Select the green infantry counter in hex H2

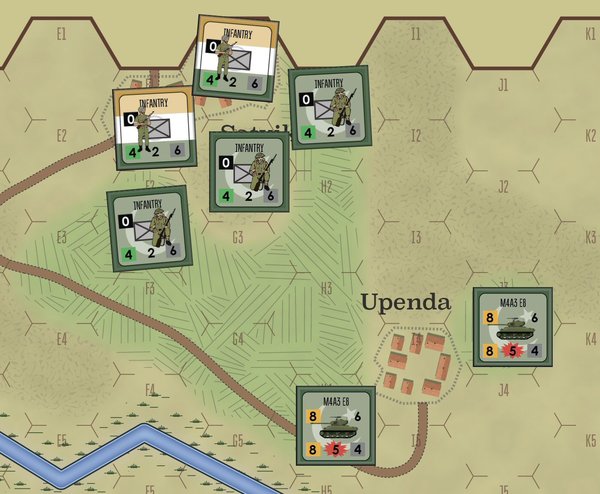328,106
